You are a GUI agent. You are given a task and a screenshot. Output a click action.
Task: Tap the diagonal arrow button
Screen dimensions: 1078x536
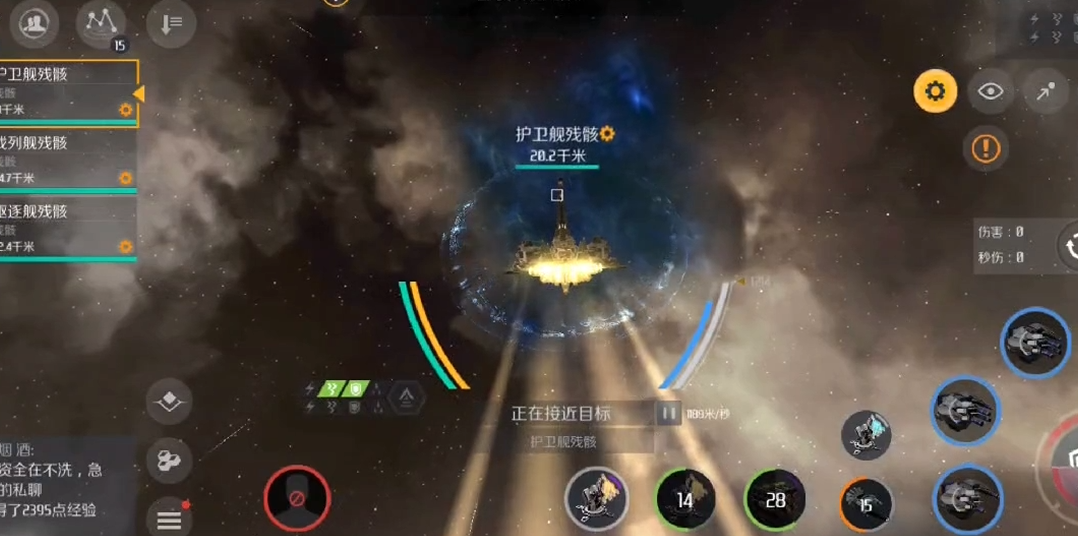coord(1045,92)
